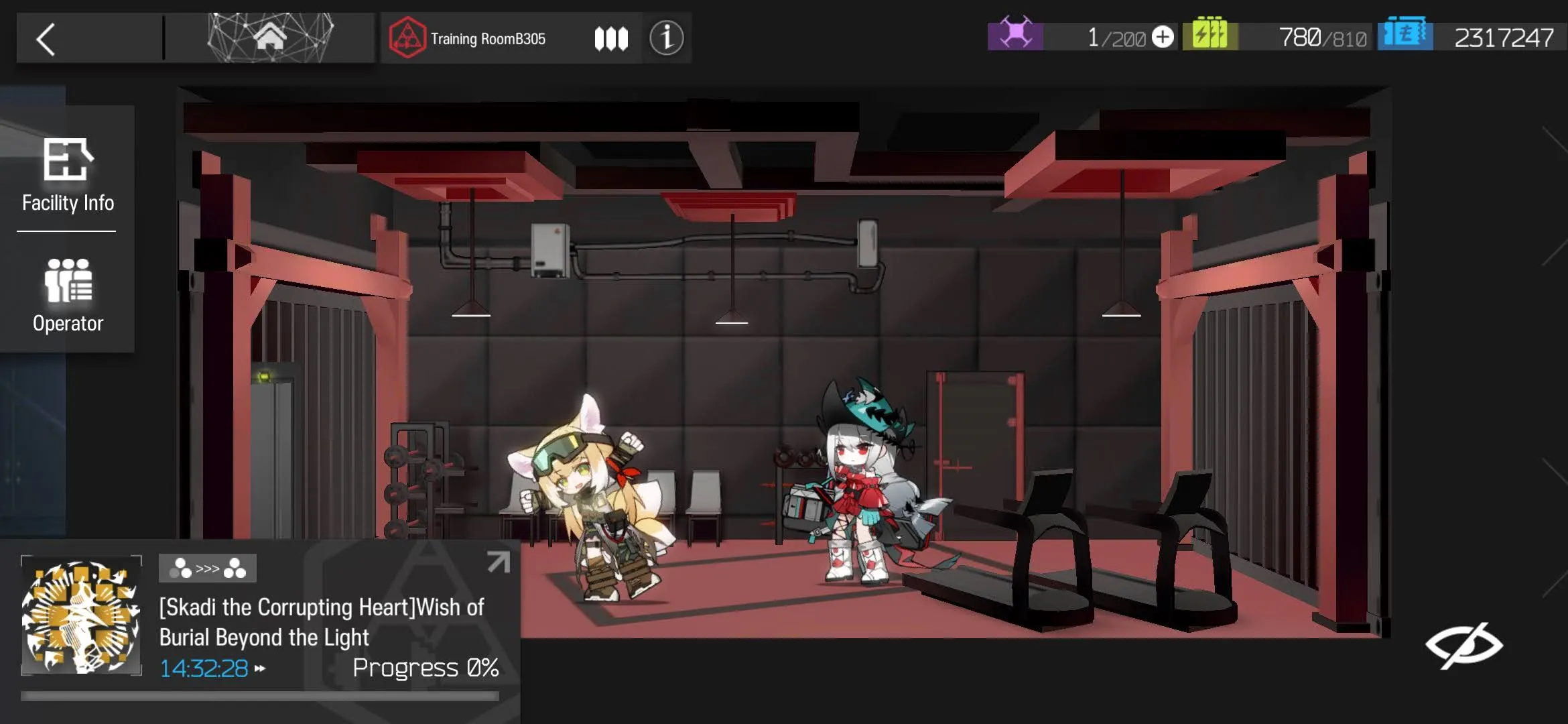
Task: Hide the interface with the eye icon
Action: 1463,646
